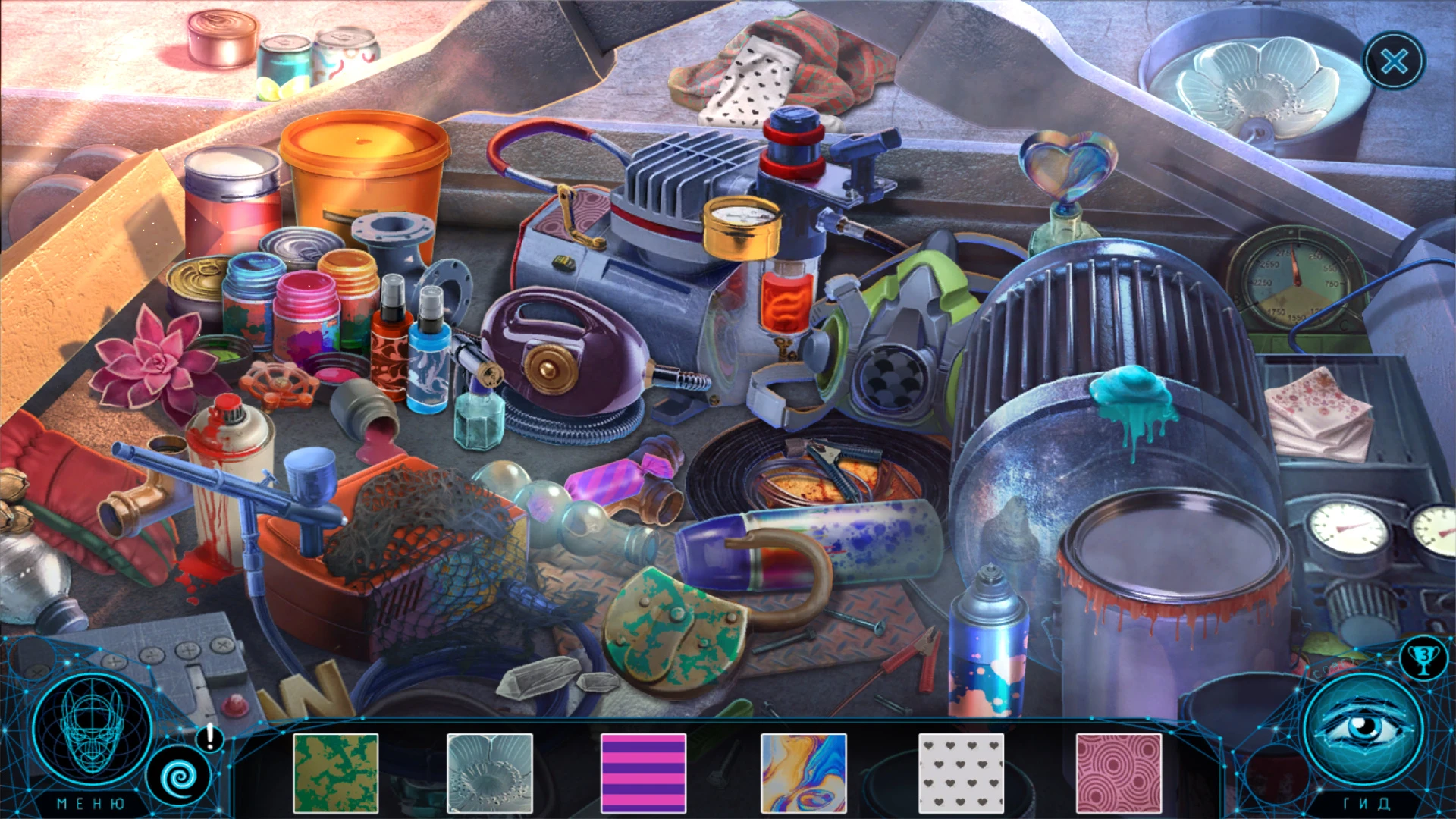Choose the pink concentric circles tile
The width and height of the screenshot is (1456, 819).
(1119, 773)
